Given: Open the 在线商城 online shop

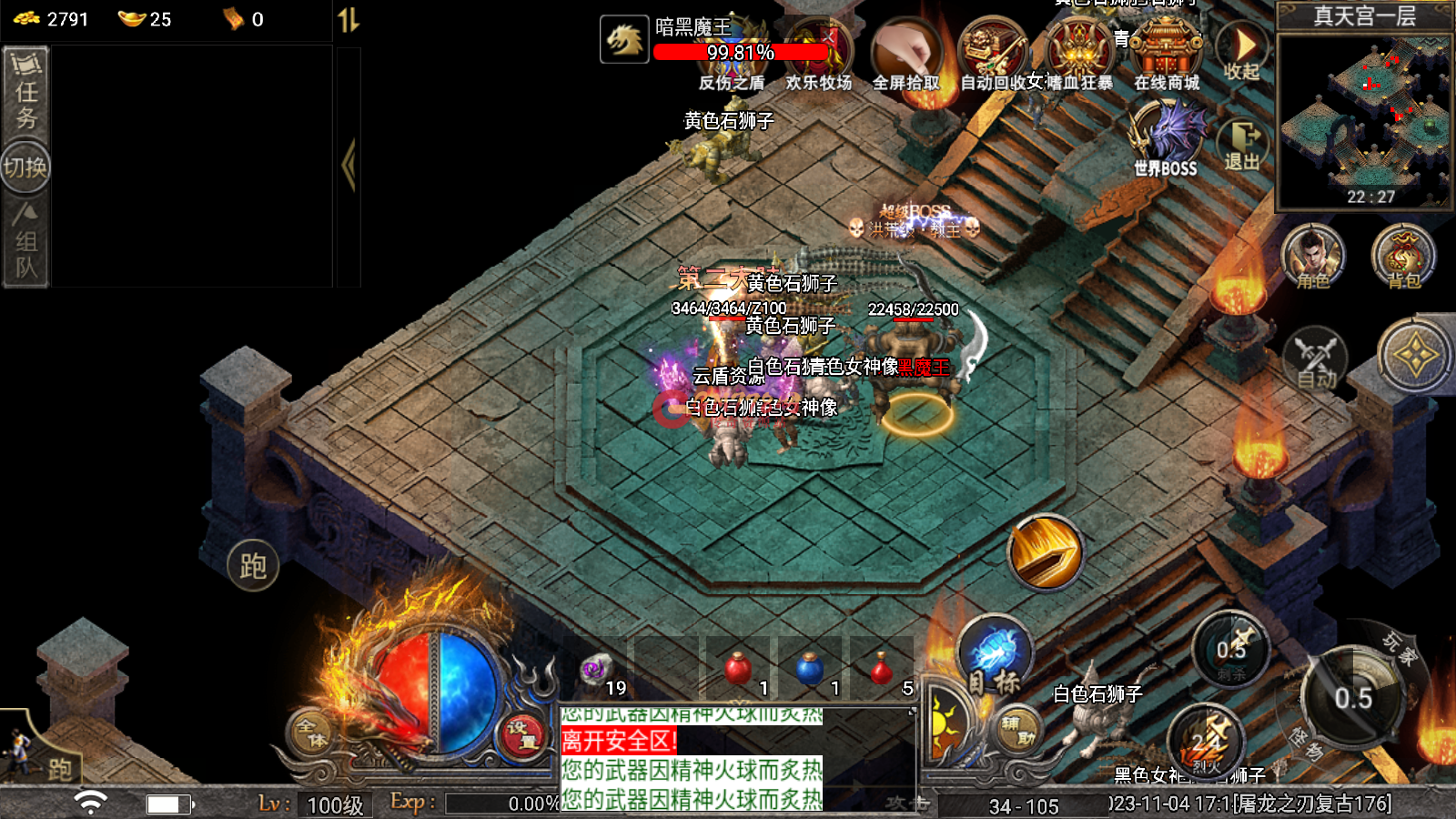Looking at the screenshot, I should pos(1166,55).
